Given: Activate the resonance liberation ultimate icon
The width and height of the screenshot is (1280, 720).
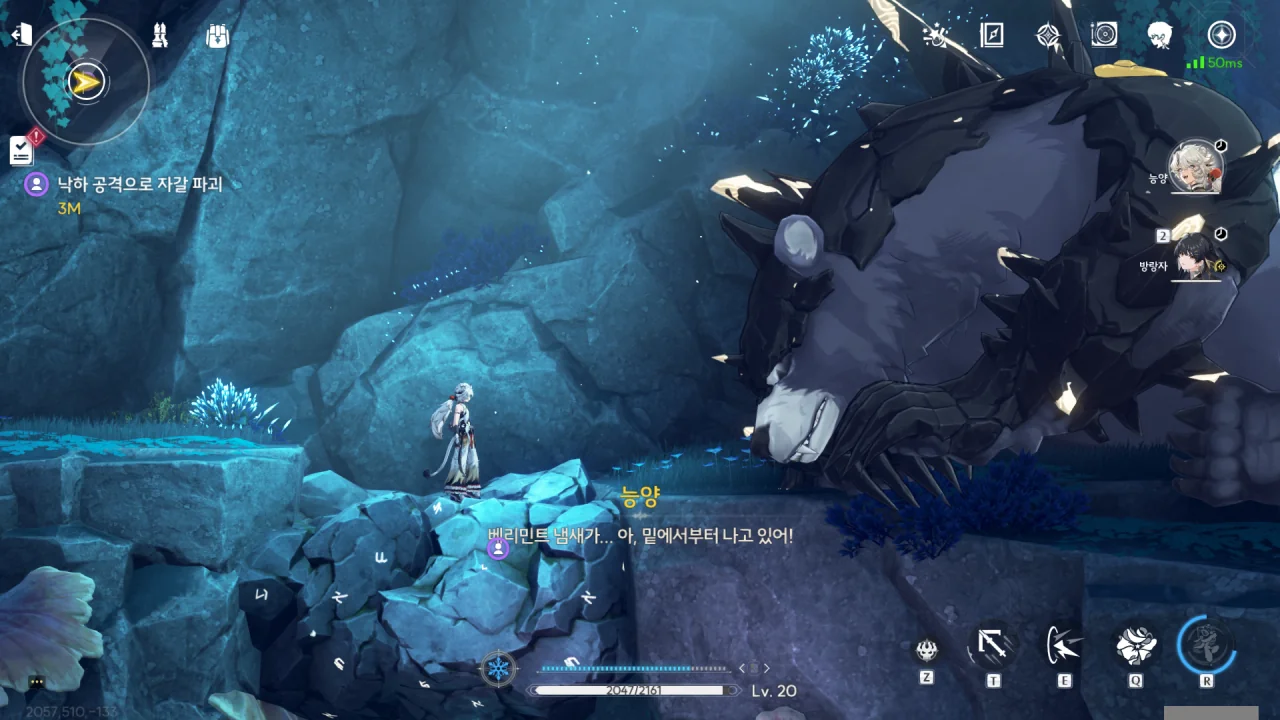Looking at the screenshot, I should tap(1206, 645).
